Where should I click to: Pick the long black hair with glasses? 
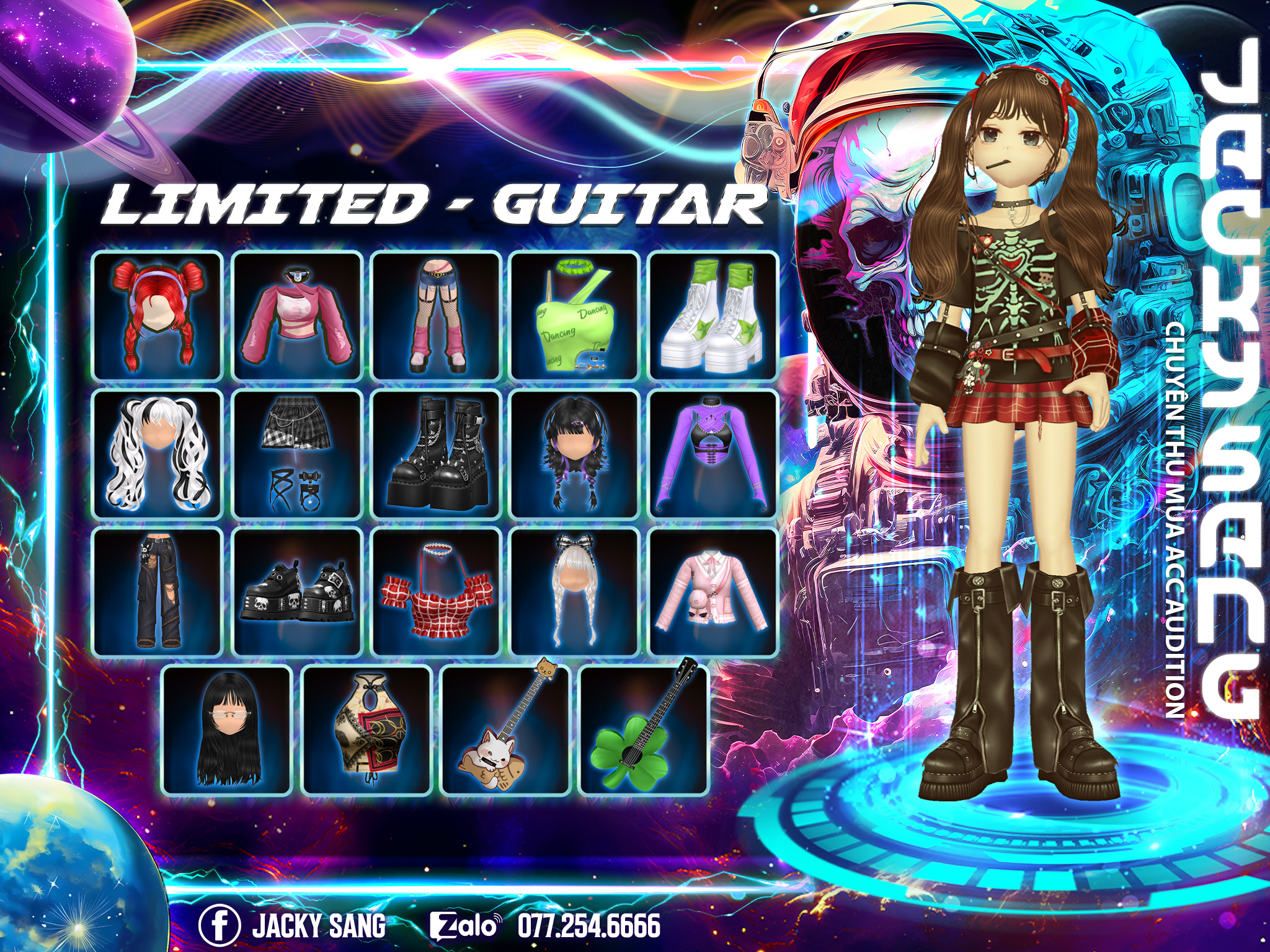point(227,731)
